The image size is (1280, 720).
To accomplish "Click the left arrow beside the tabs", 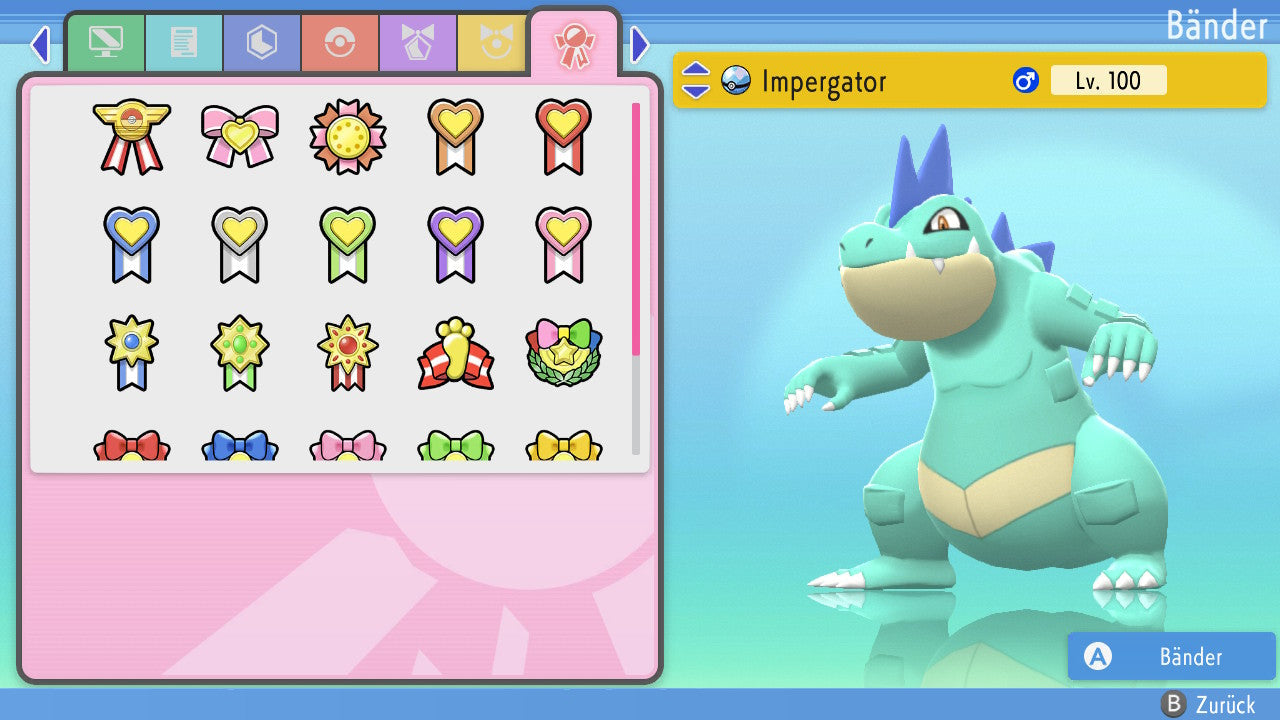I will 40,44.
